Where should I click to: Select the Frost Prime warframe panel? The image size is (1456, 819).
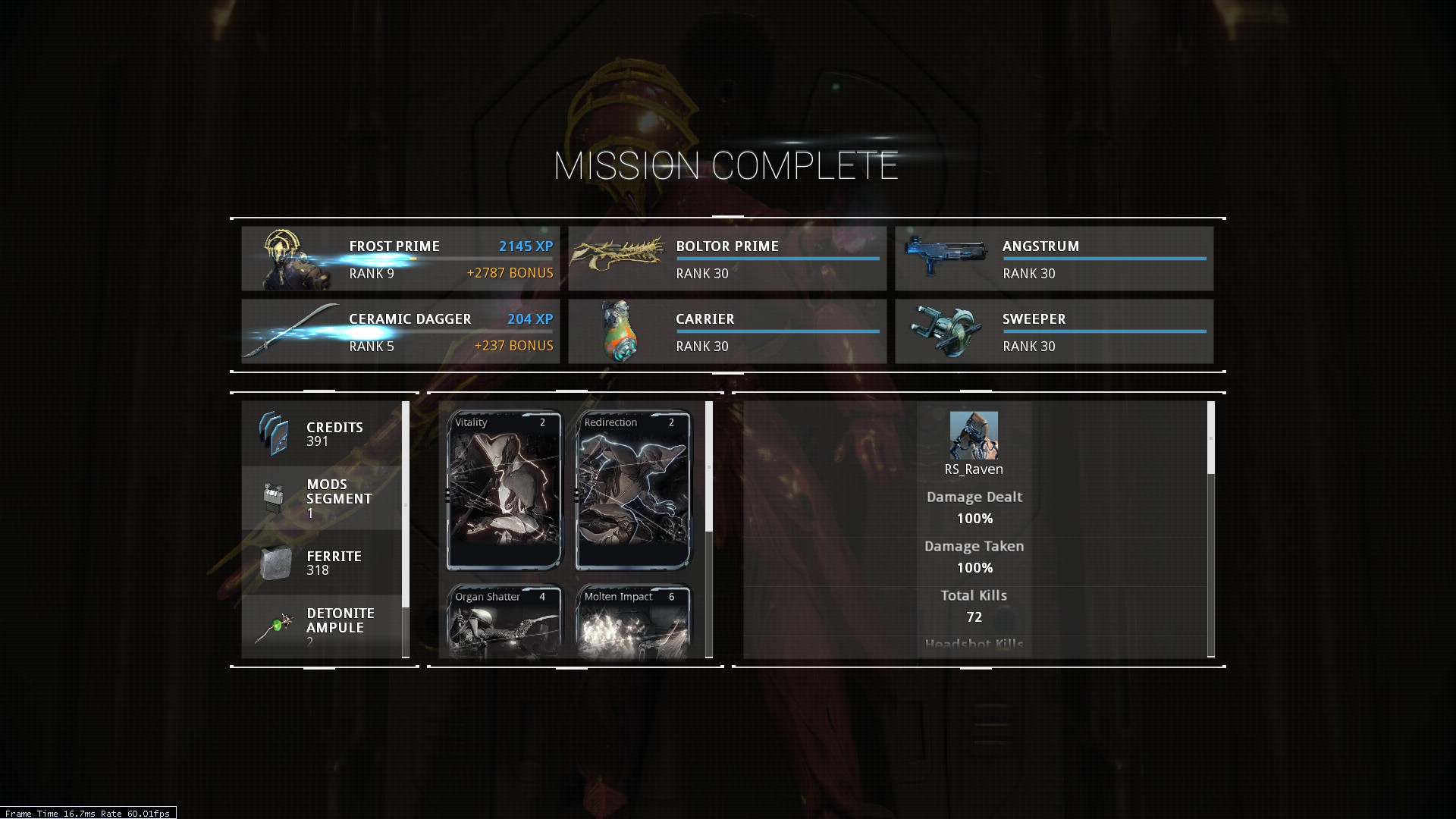[400, 259]
